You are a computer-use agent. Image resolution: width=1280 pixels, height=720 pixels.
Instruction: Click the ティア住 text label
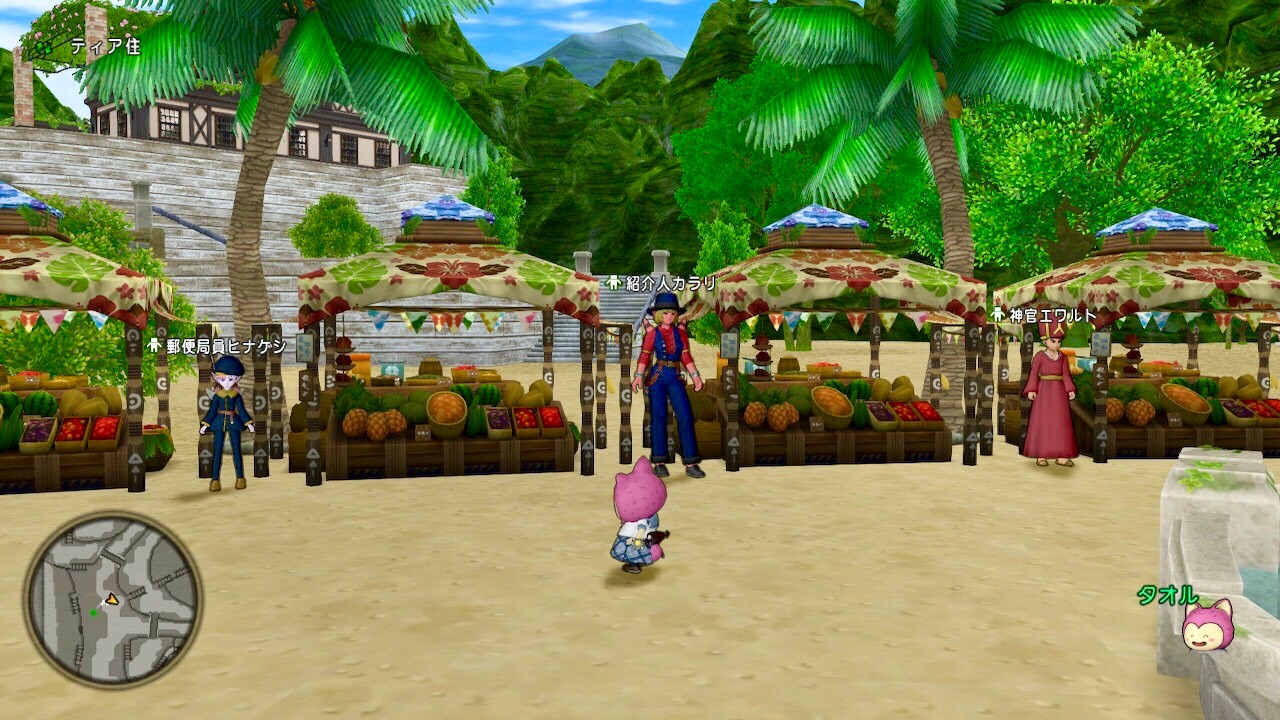[x=106, y=46]
